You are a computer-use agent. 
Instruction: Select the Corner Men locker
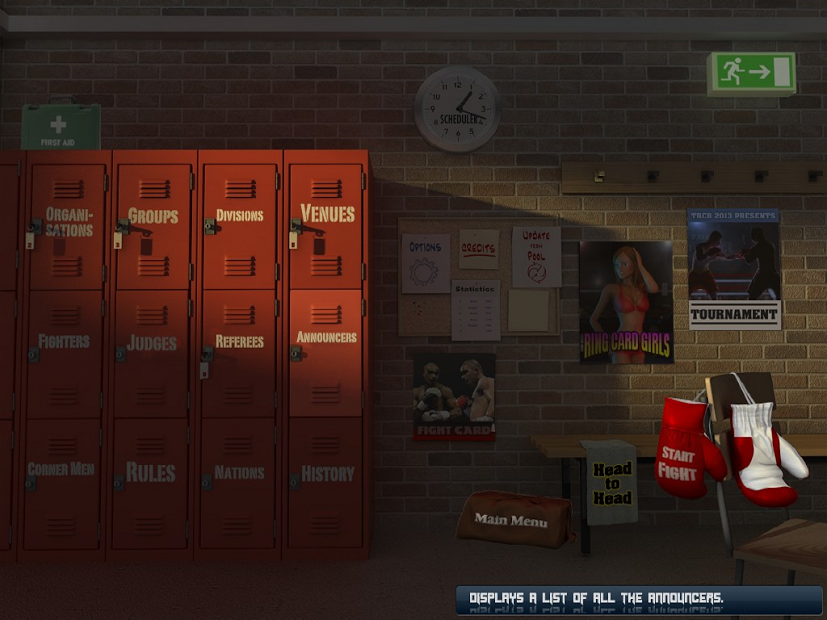tap(61, 469)
